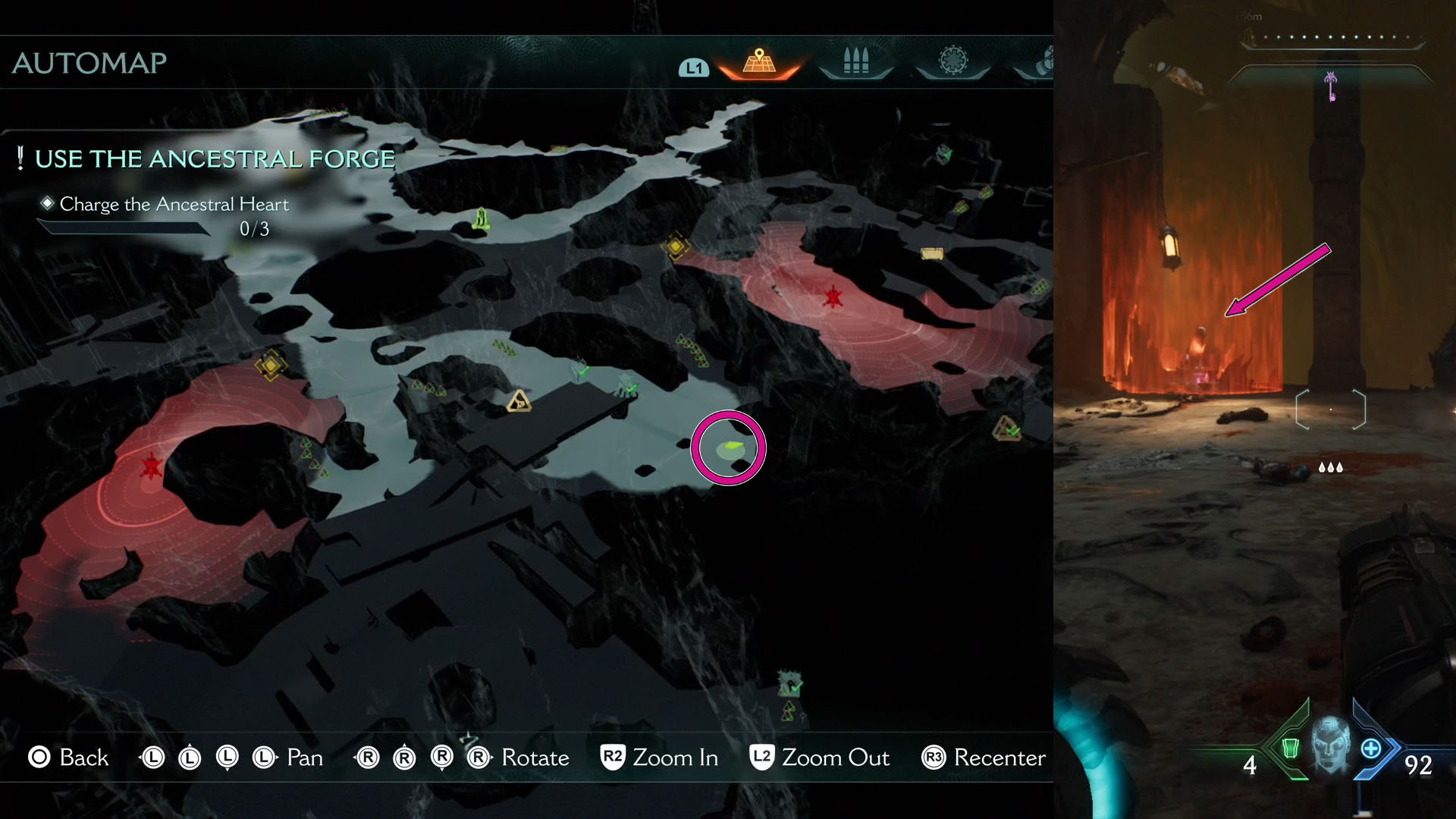Click the diamond objective icon next to Charge Ancestral Heart

pos(47,202)
